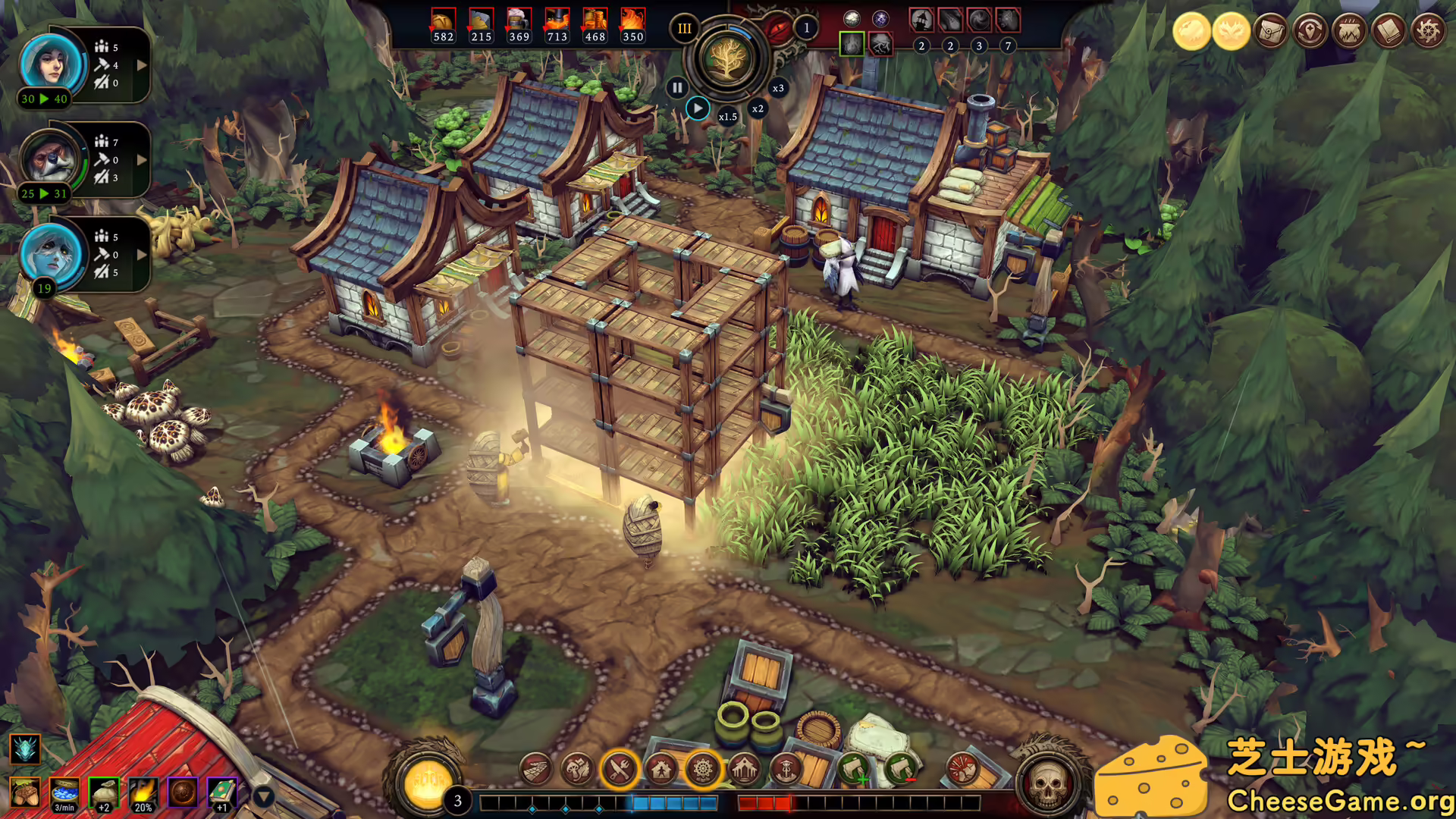Open the roads build category
Image resolution: width=1456 pixels, height=819 pixels.
click(x=536, y=770)
